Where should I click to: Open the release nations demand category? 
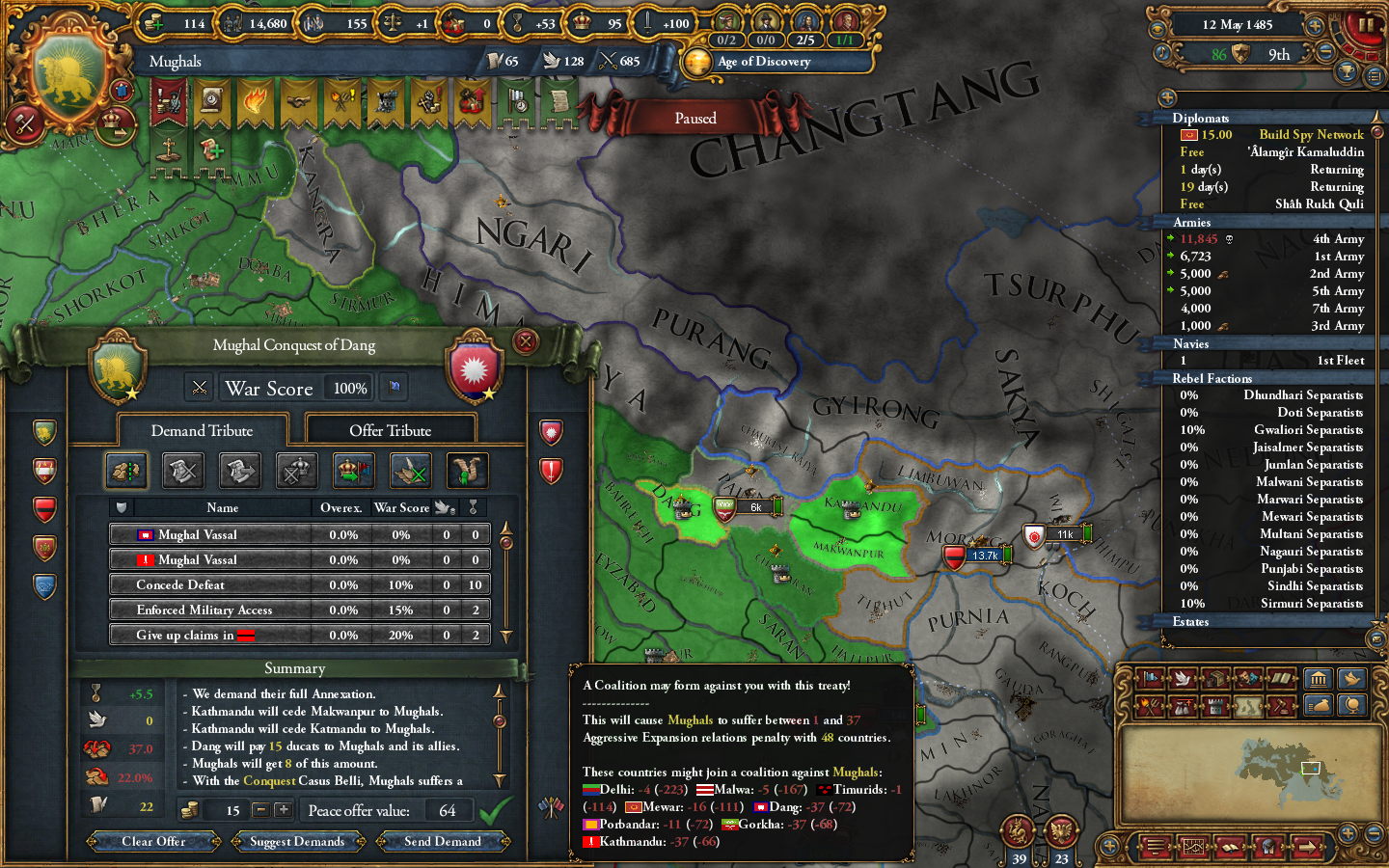[352, 471]
